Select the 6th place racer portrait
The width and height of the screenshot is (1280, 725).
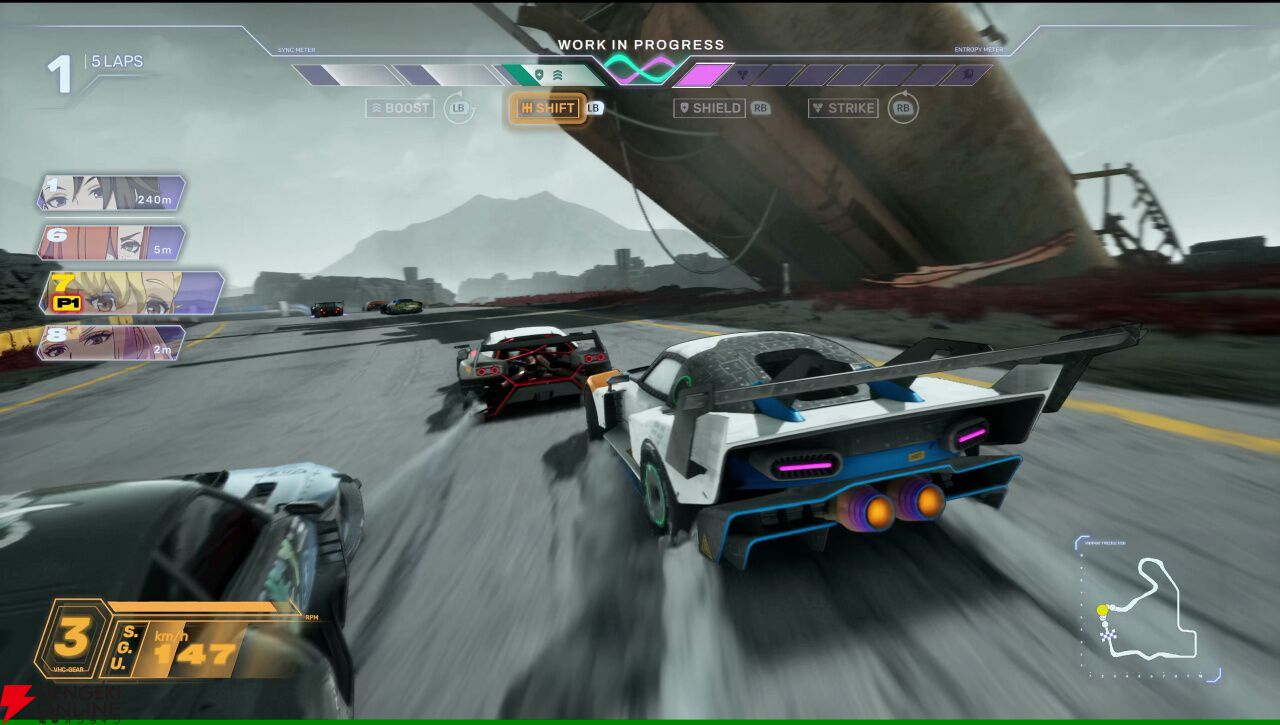(x=111, y=243)
